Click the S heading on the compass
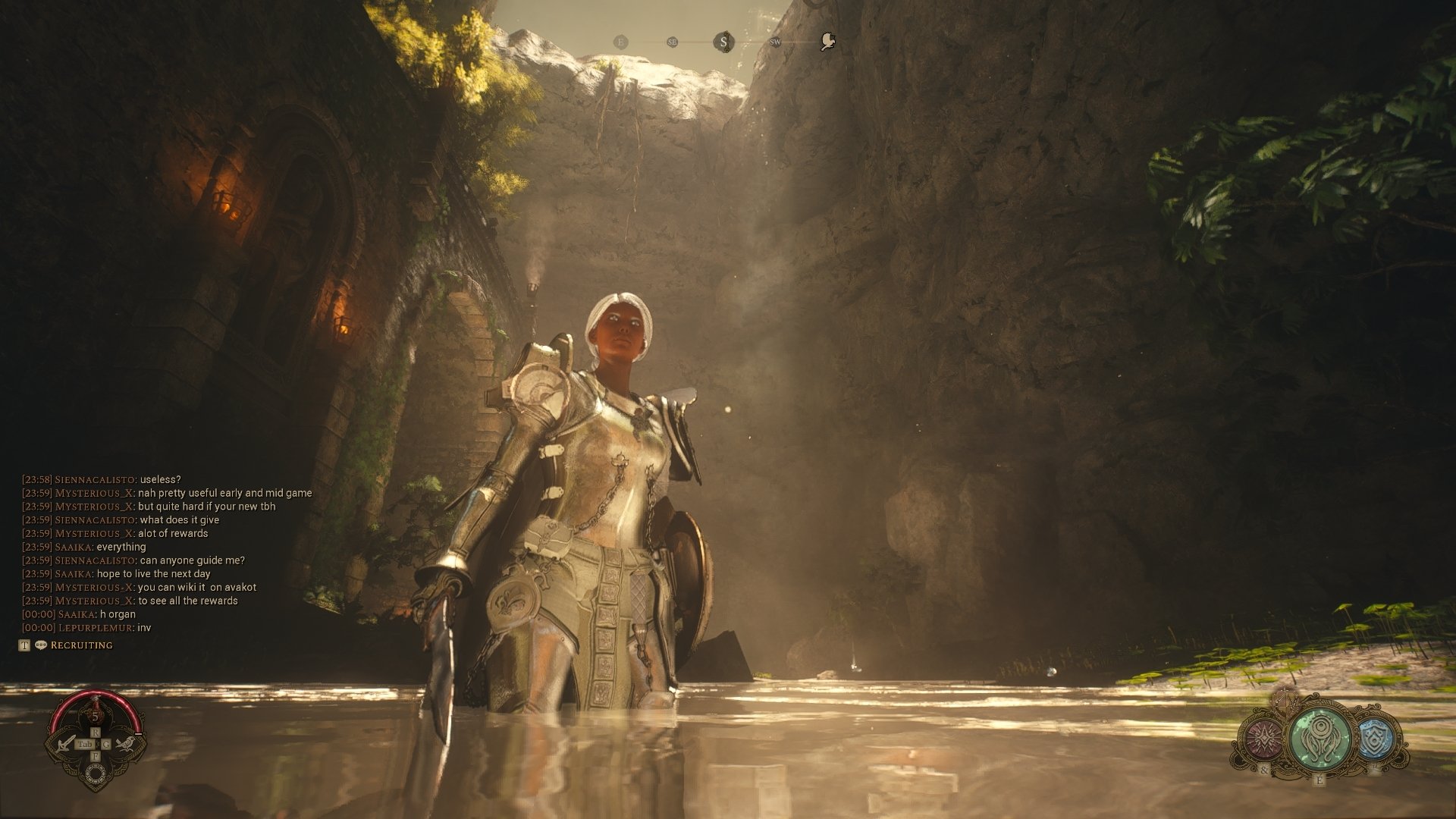 (x=723, y=42)
